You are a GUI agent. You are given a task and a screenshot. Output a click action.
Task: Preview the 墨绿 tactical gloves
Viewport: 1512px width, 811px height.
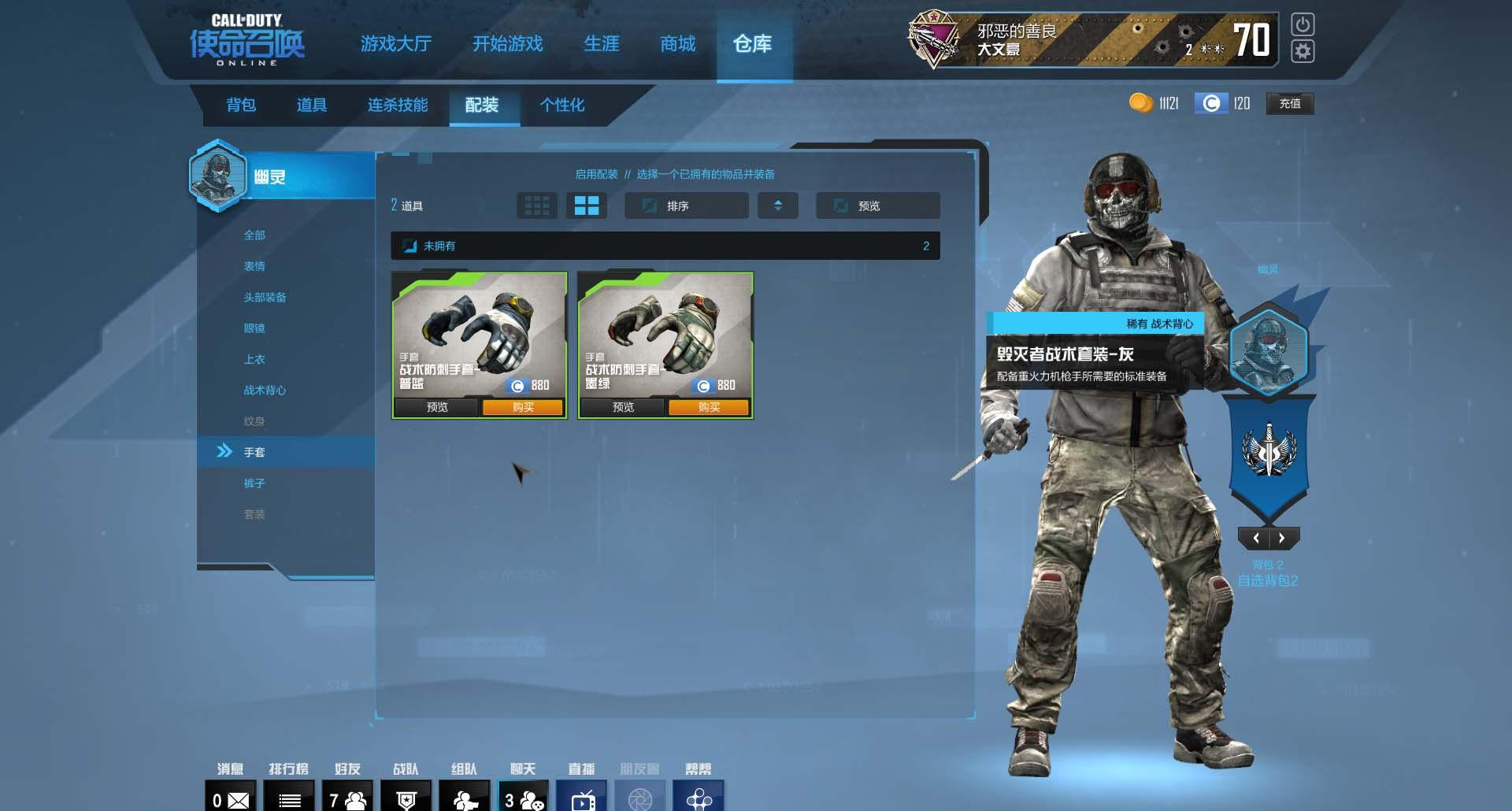click(x=623, y=407)
